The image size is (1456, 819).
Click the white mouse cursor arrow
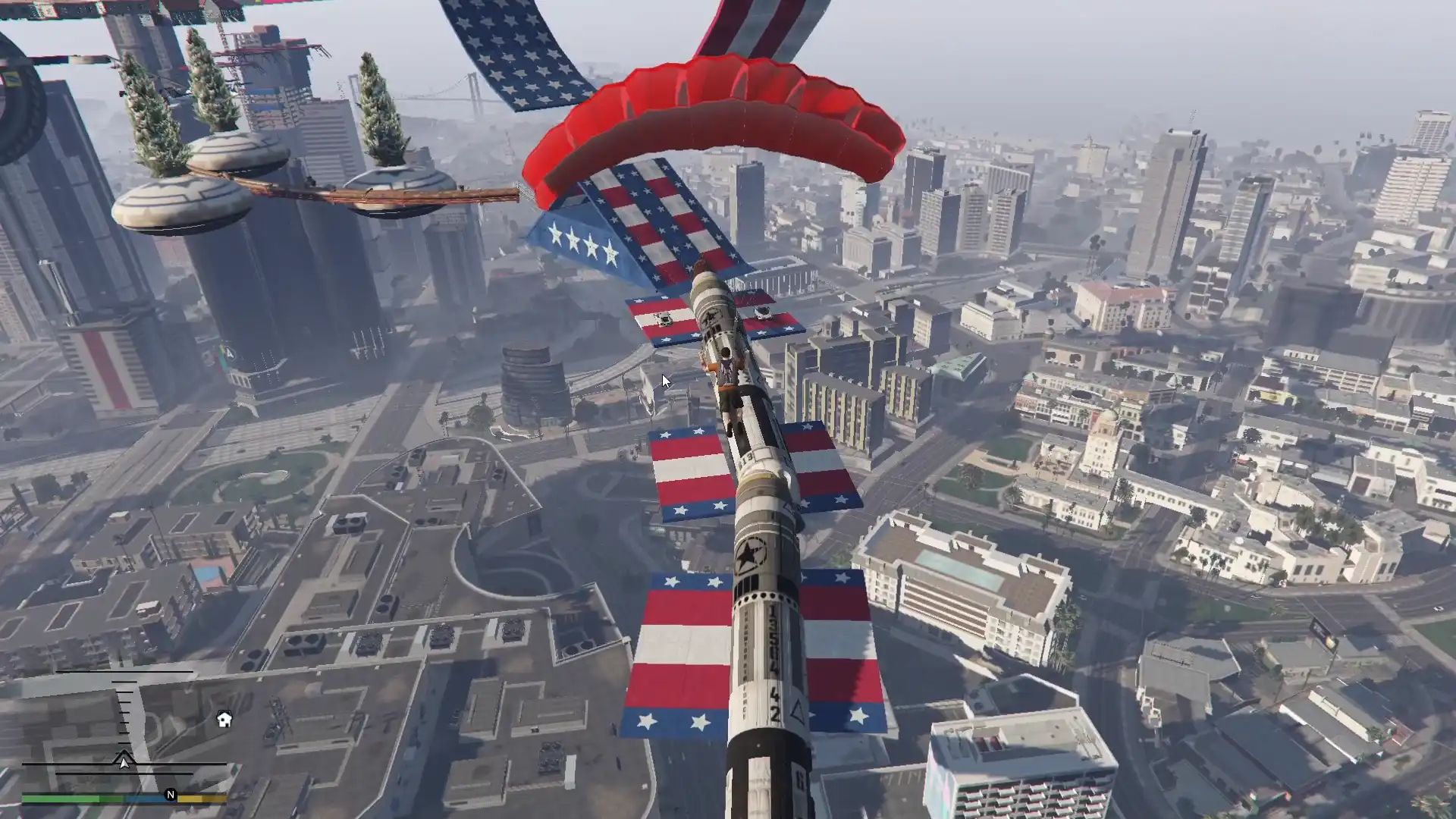[666, 379]
